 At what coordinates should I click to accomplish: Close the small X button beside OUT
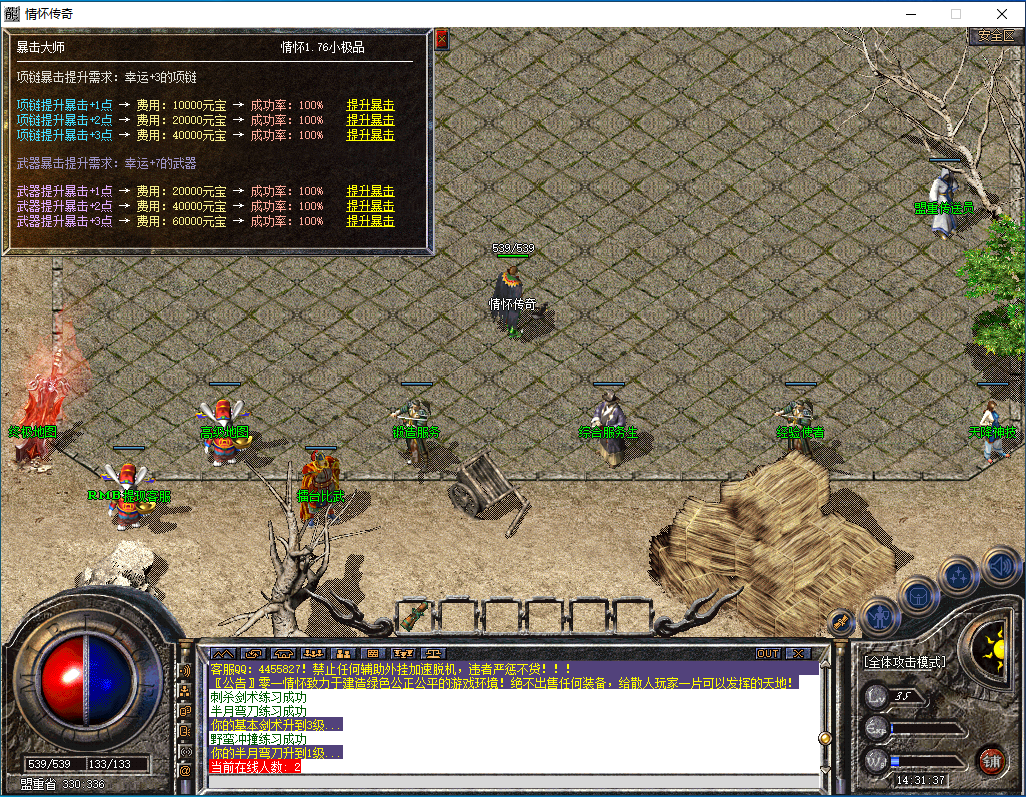[x=797, y=654]
